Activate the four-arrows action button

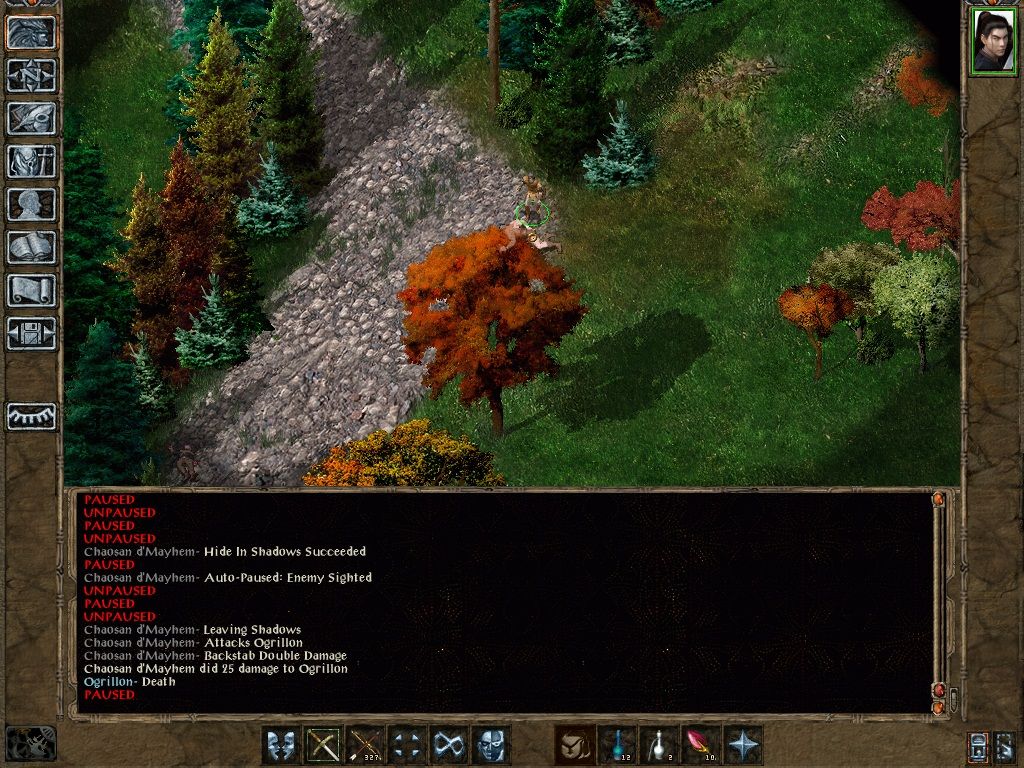coord(407,745)
